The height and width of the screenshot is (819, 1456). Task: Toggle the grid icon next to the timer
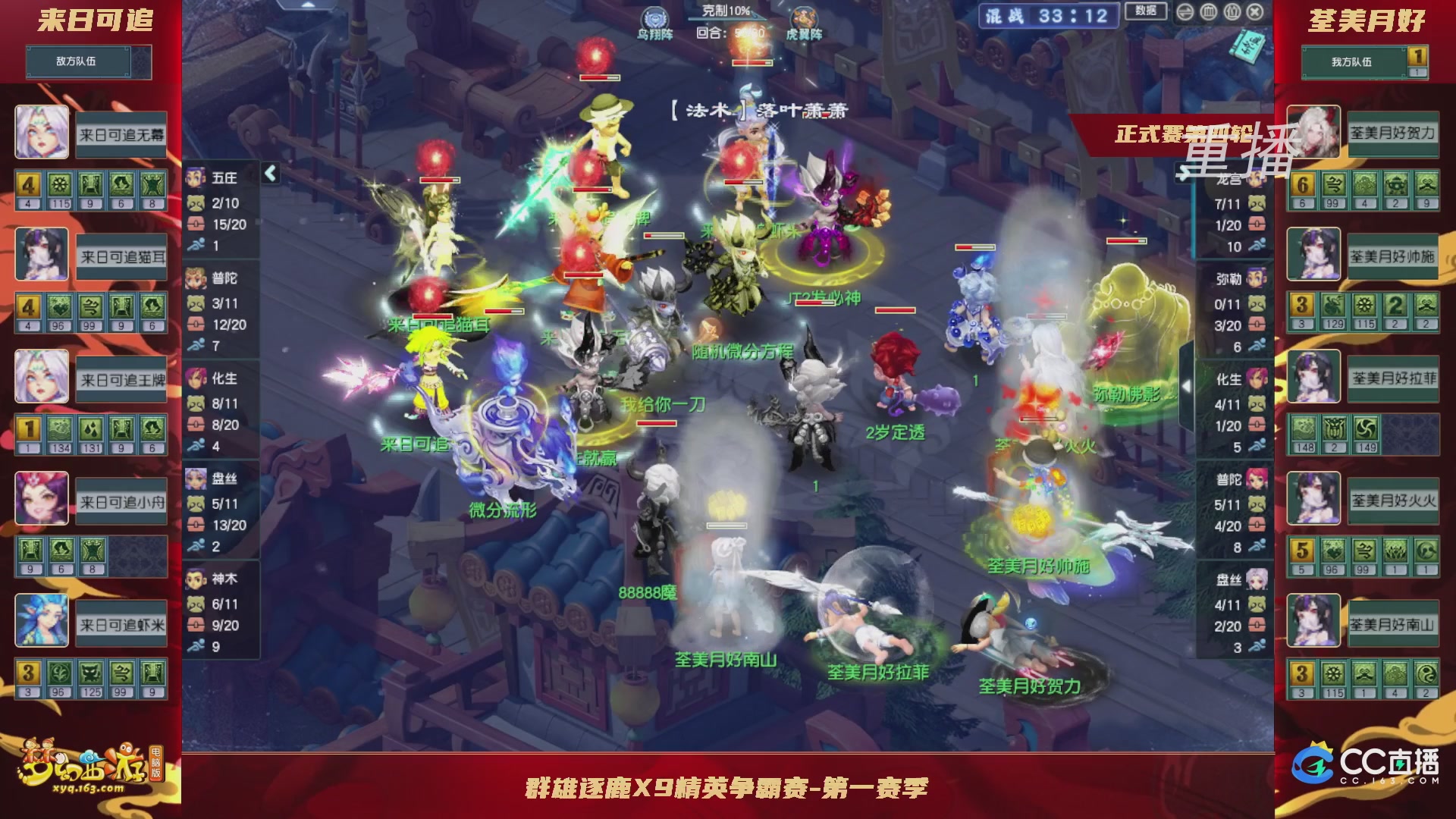(1208, 13)
